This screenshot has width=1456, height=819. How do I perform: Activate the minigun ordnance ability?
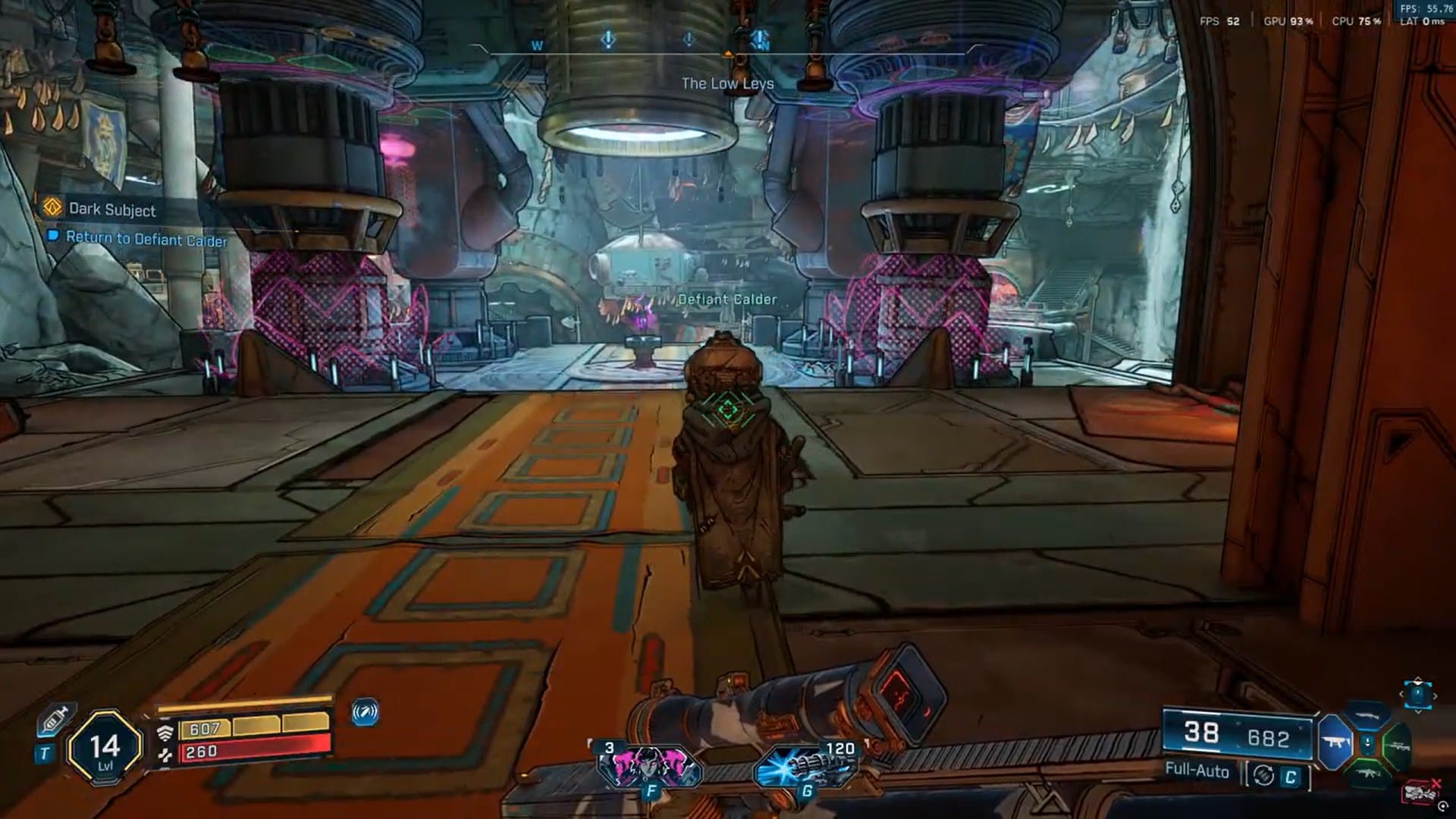(x=805, y=766)
